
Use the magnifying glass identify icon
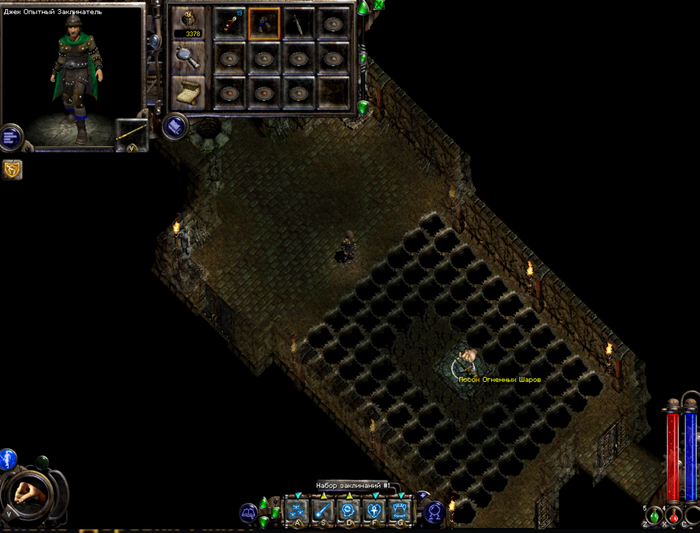click(x=187, y=59)
